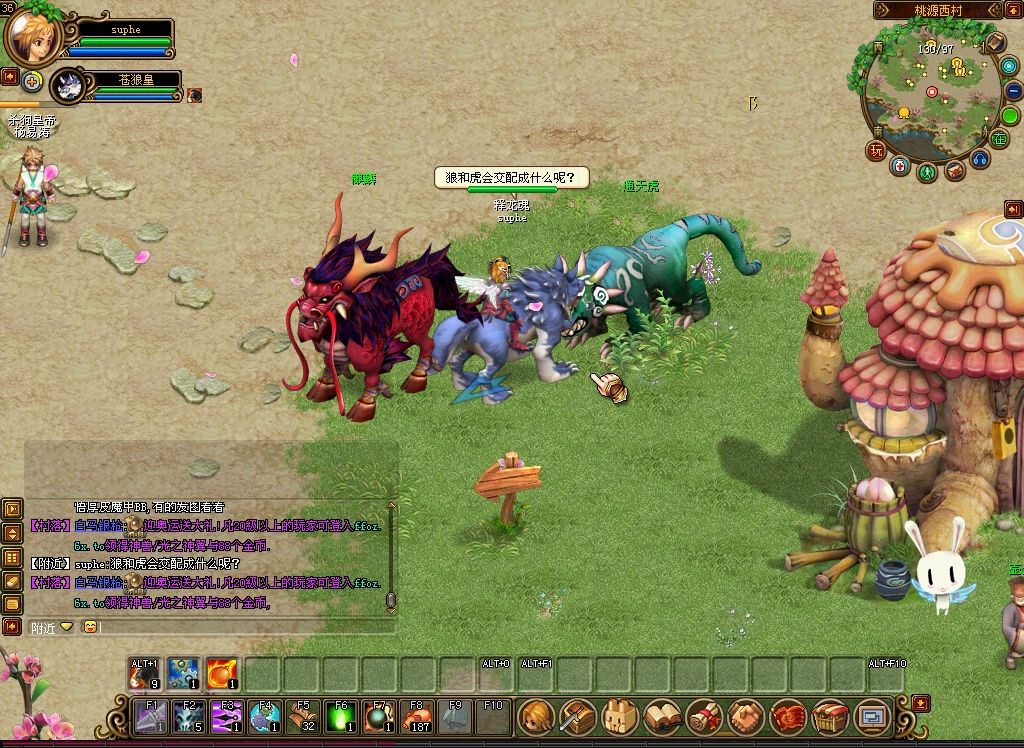
Task: Click the suphe player portrait
Action: pos(32,37)
